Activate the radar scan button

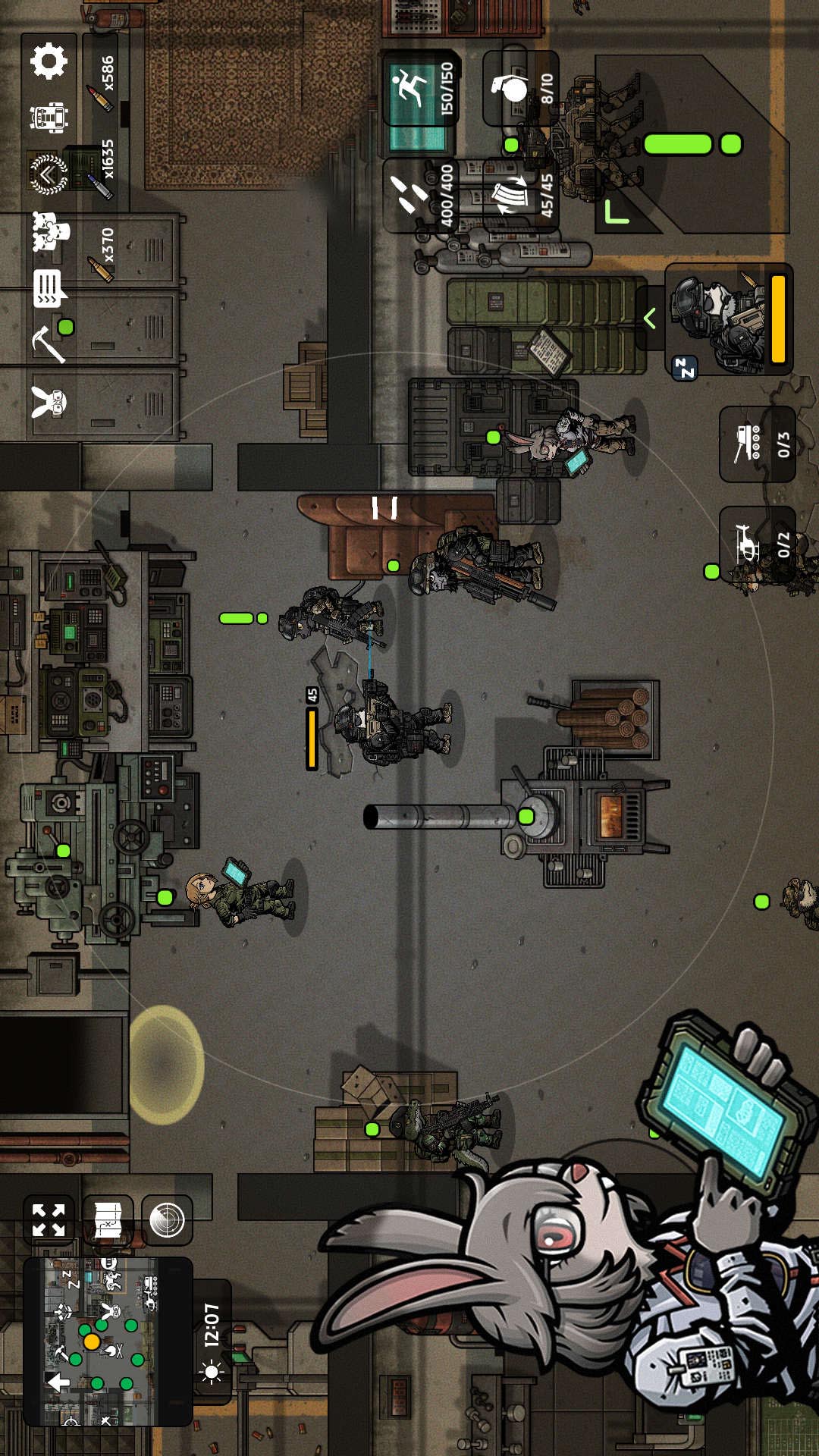[167, 1220]
